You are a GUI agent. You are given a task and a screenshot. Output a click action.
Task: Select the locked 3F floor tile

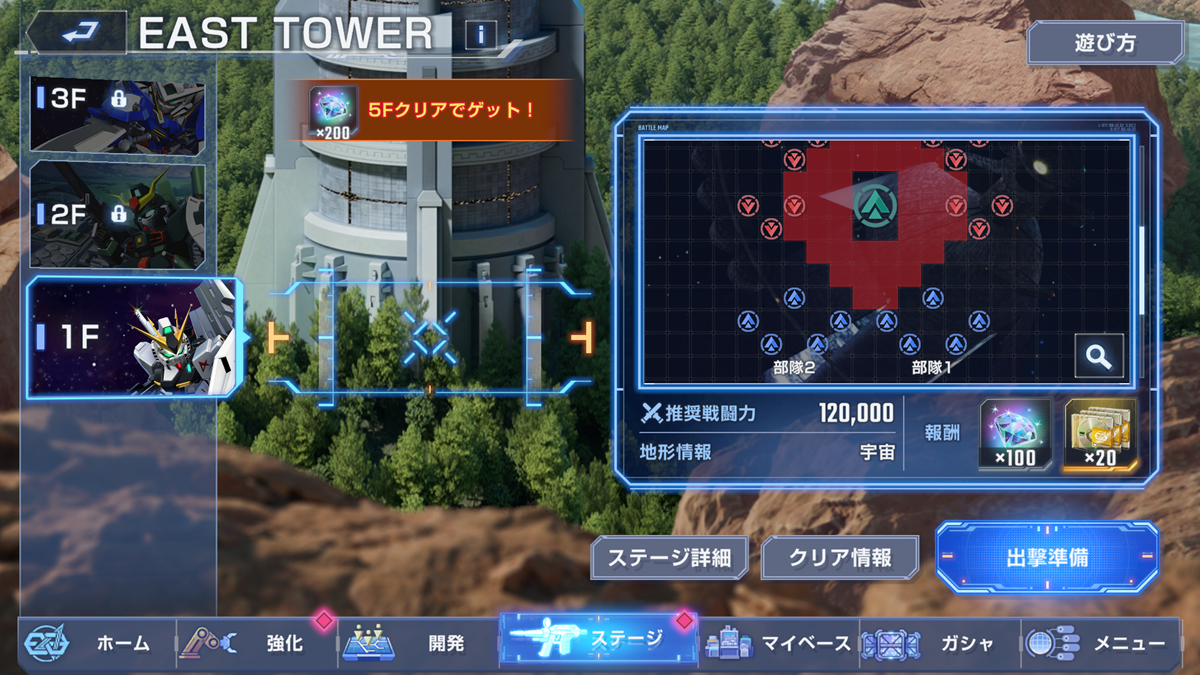pyautogui.click(x=118, y=112)
